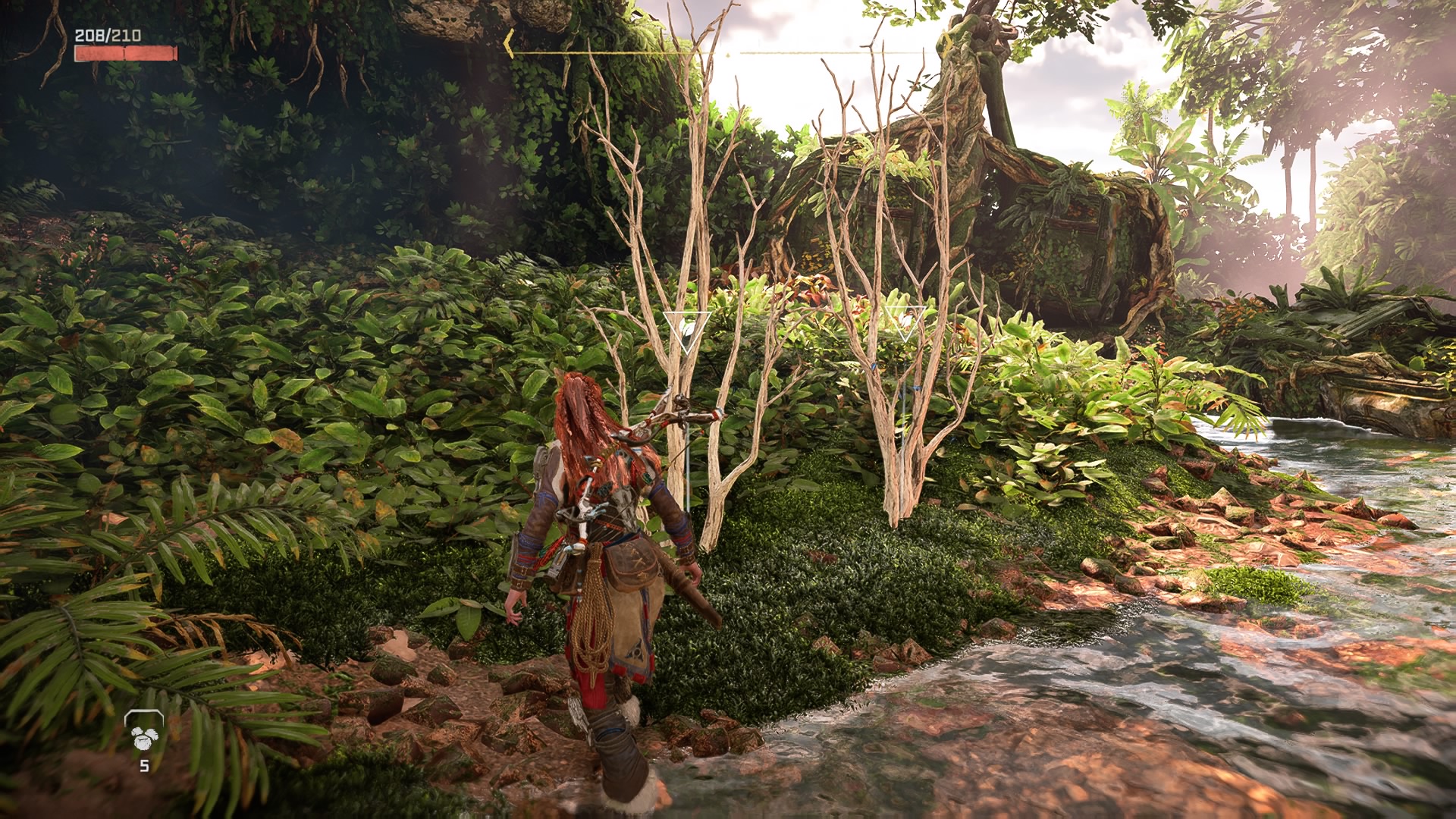
Task: Click the compass strip along the top
Action: coord(728,53)
